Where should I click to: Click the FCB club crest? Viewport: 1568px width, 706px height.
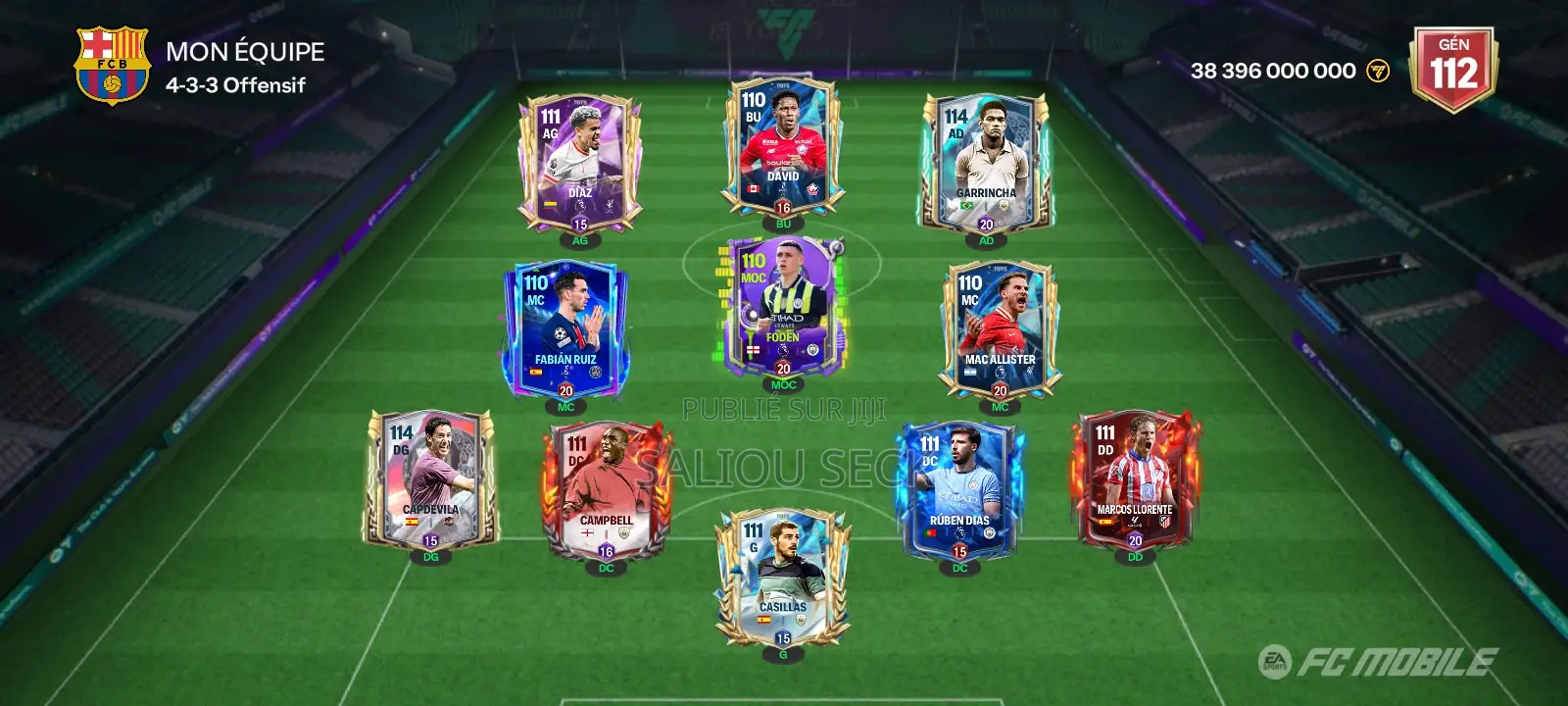pos(112,65)
